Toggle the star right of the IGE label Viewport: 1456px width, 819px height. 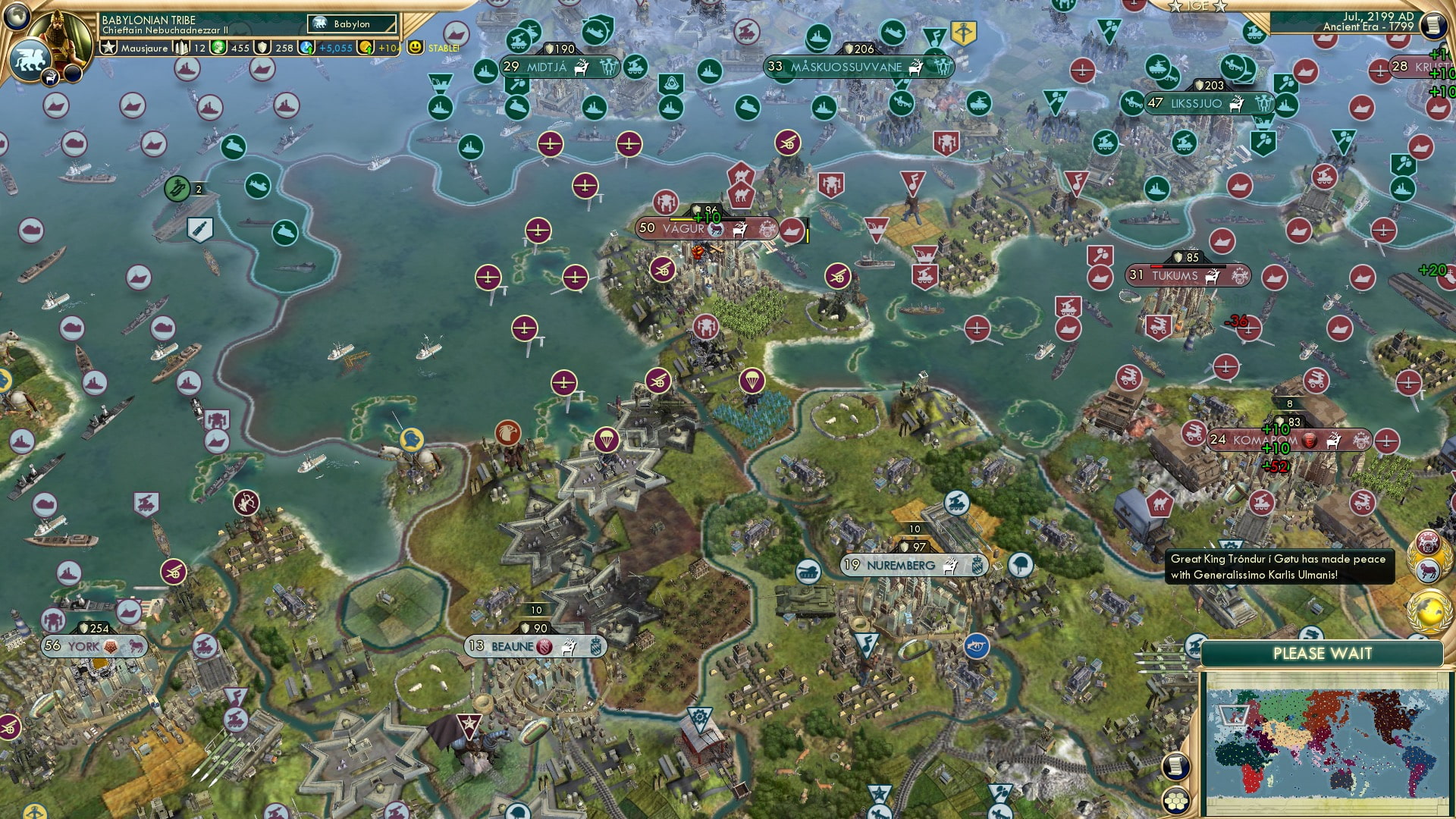pos(1220,7)
